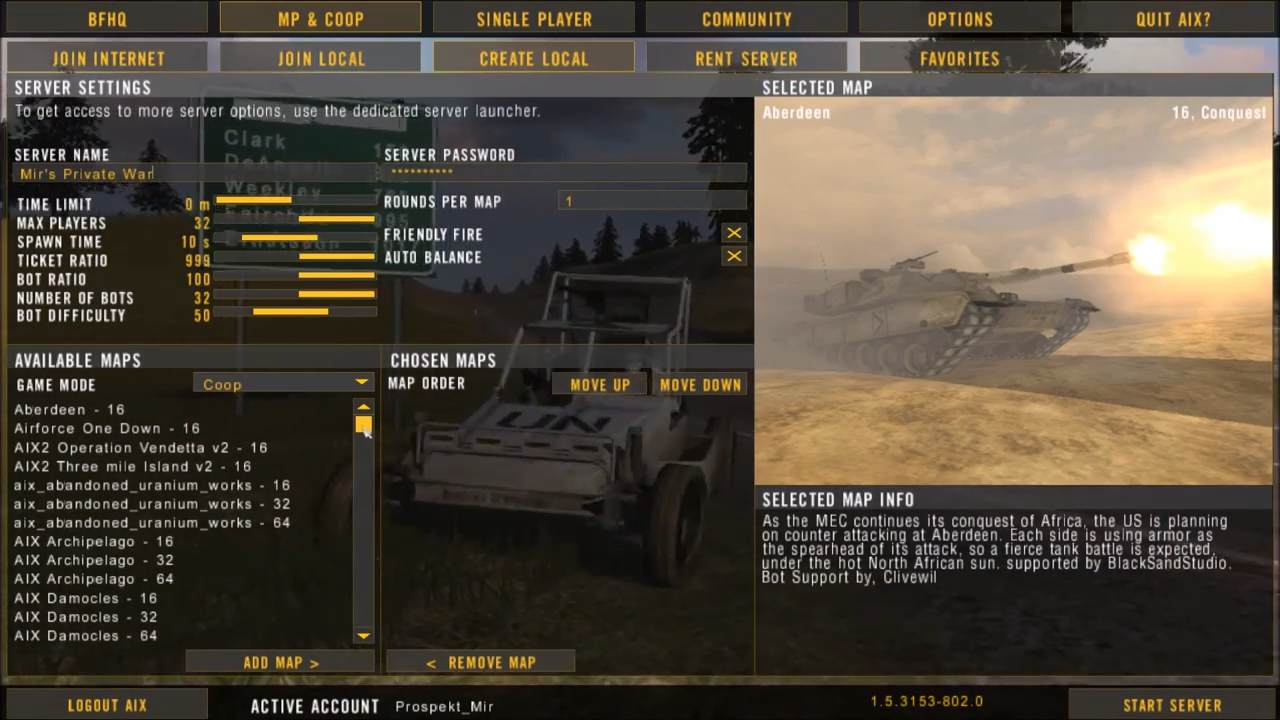The width and height of the screenshot is (1280, 720).
Task: Switch to the Join Internet tab
Action: 108,58
